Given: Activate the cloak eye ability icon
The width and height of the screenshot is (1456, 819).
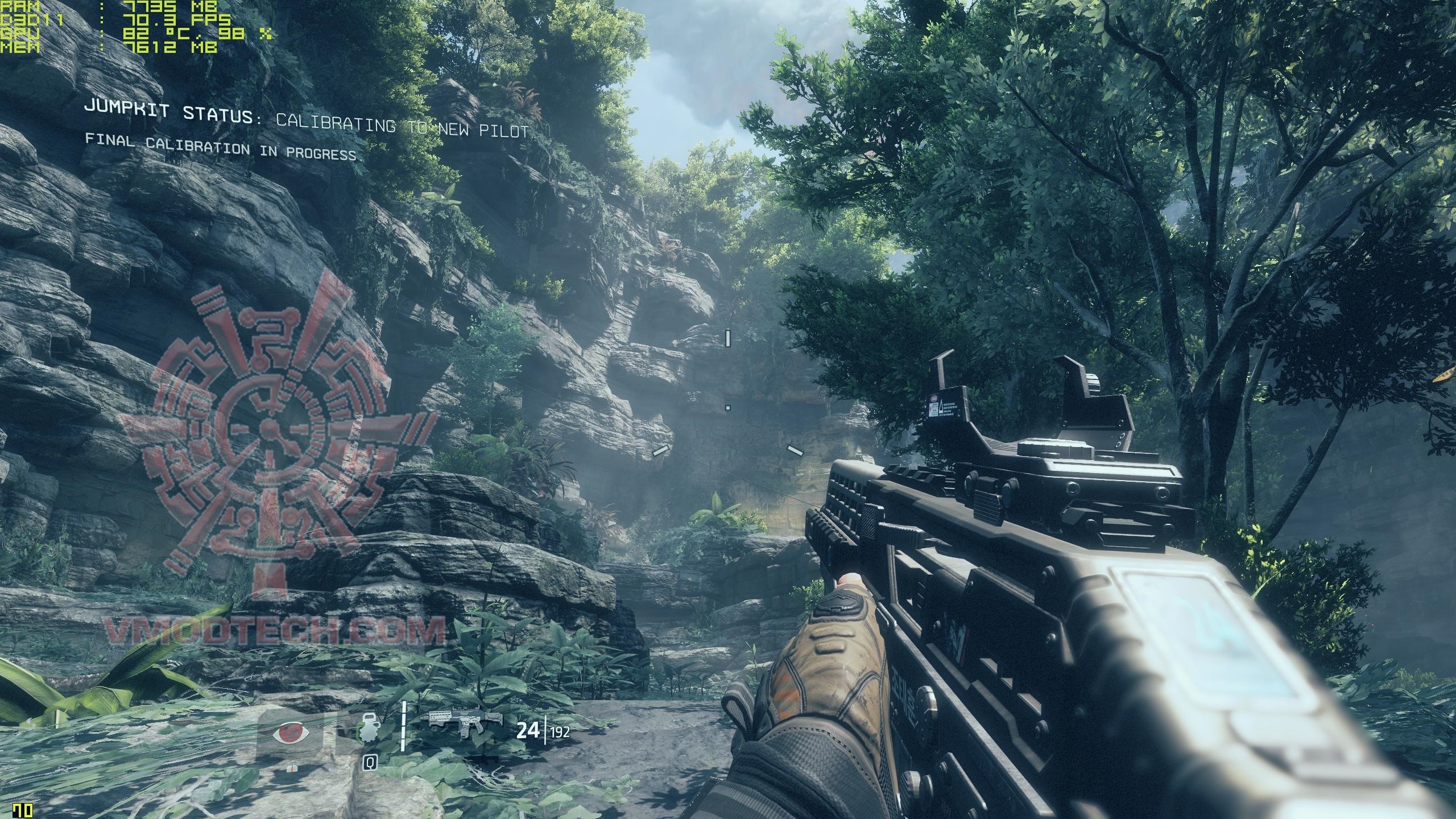Looking at the screenshot, I should (291, 731).
